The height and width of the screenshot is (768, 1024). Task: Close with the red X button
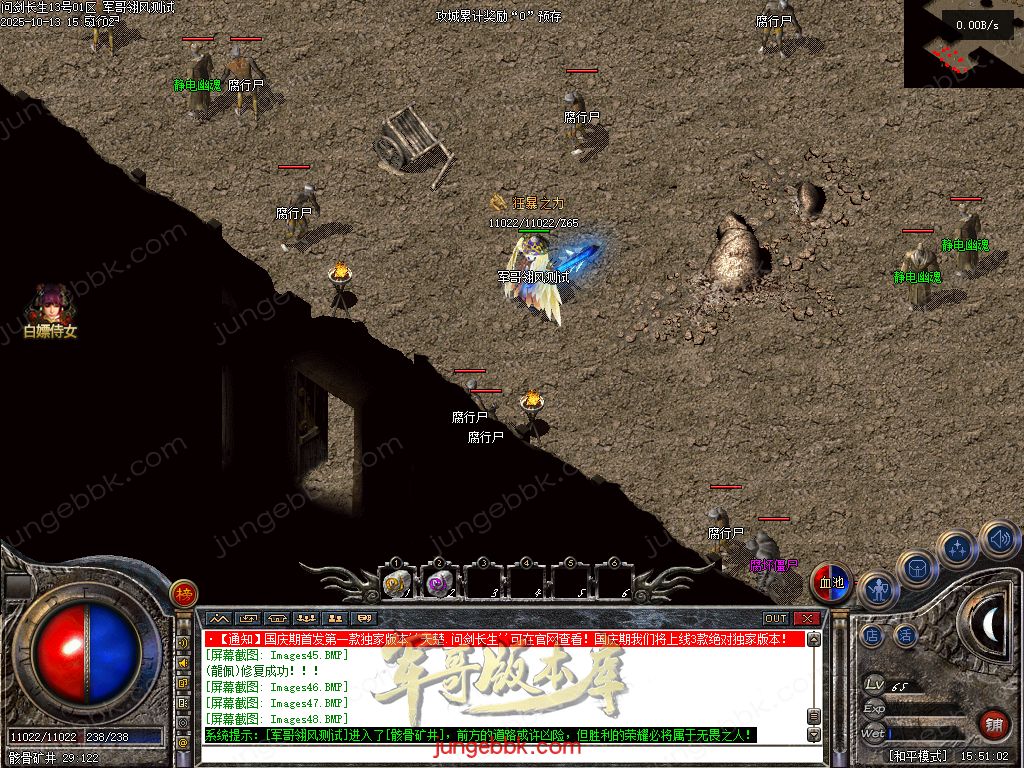pos(806,619)
